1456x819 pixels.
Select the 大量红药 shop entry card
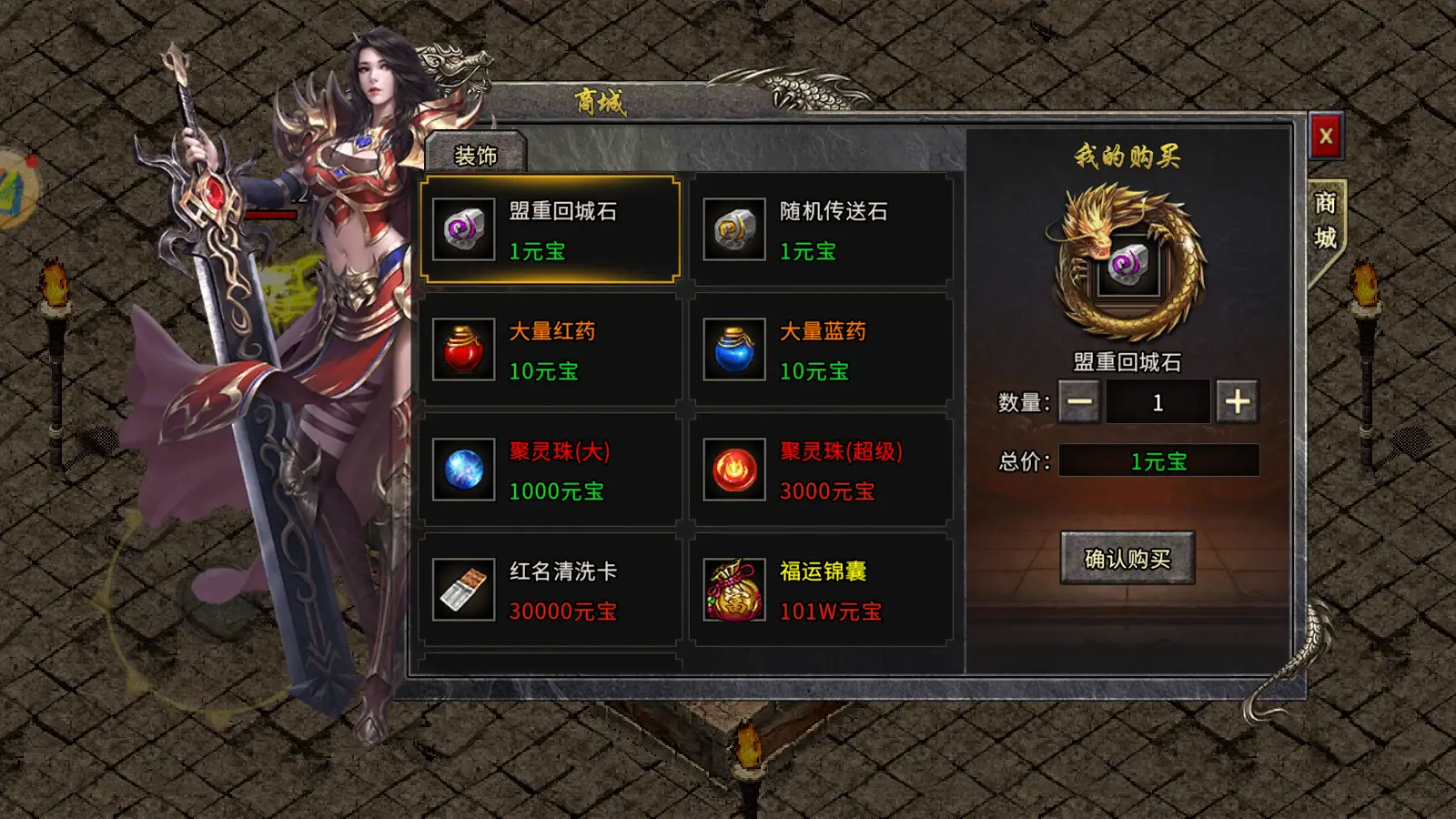pyautogui.click(x=550, y=350)
